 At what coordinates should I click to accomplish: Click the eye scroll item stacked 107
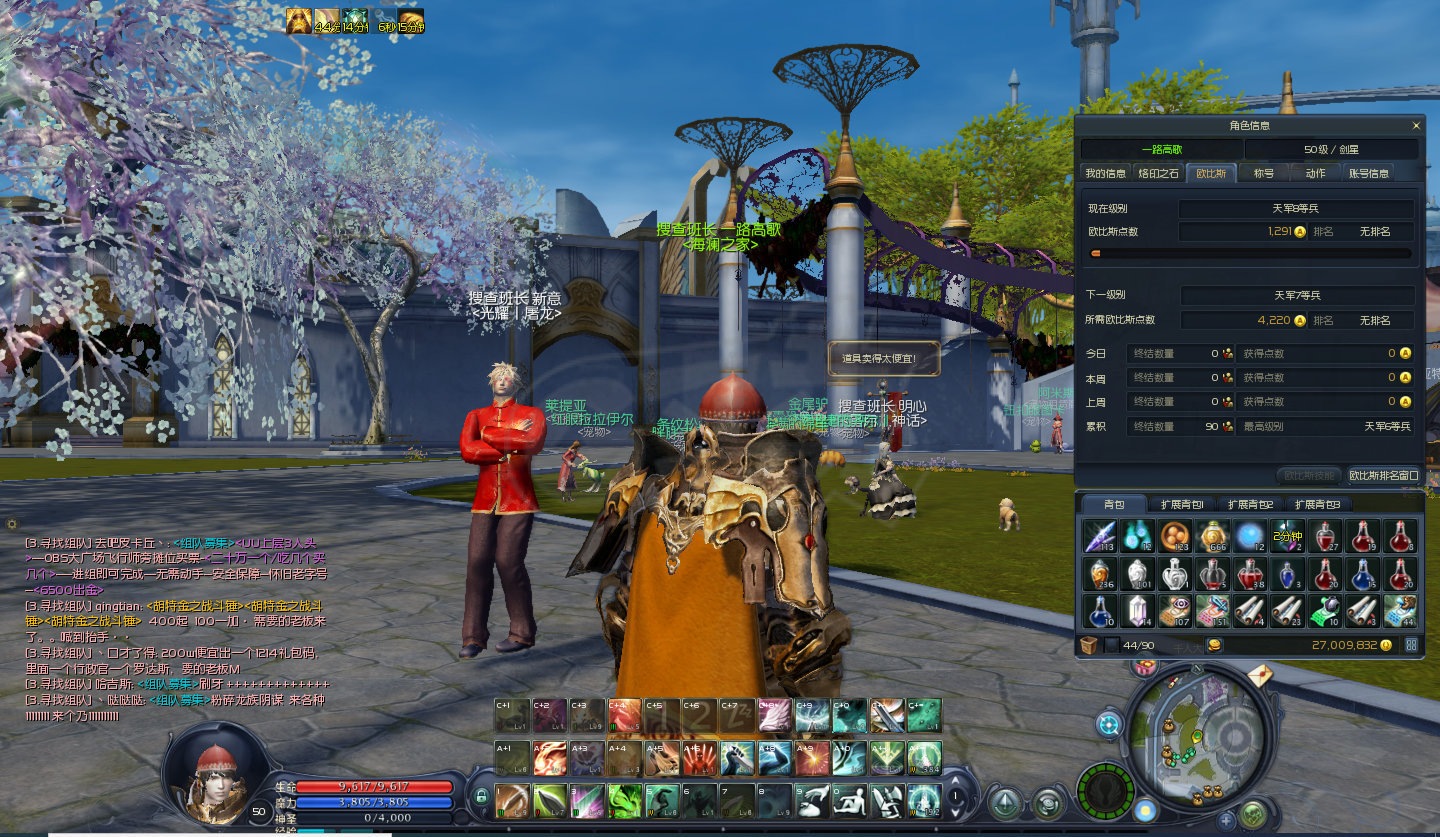pos(1174,610)
